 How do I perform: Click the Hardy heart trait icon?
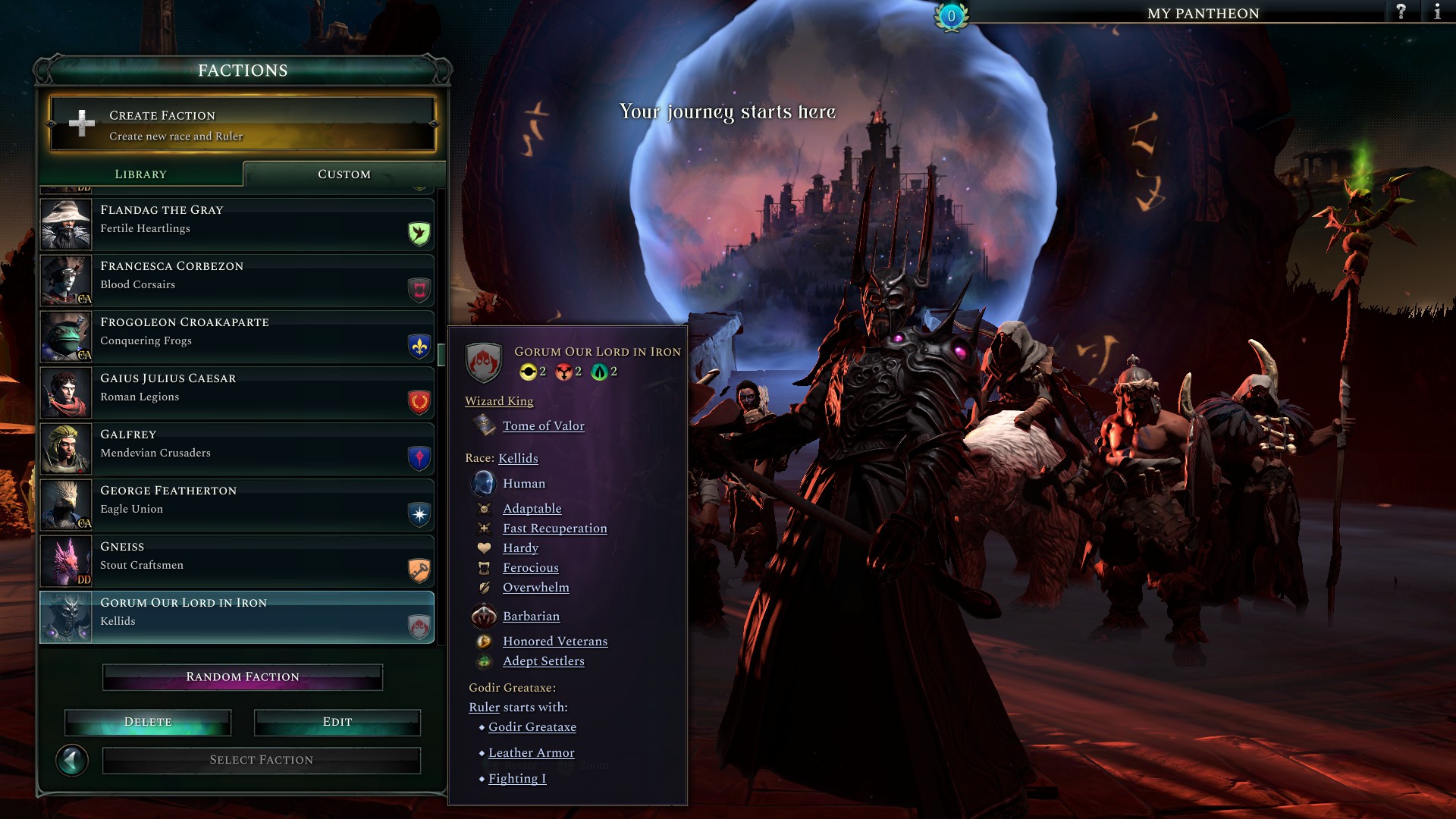[483, 548]
